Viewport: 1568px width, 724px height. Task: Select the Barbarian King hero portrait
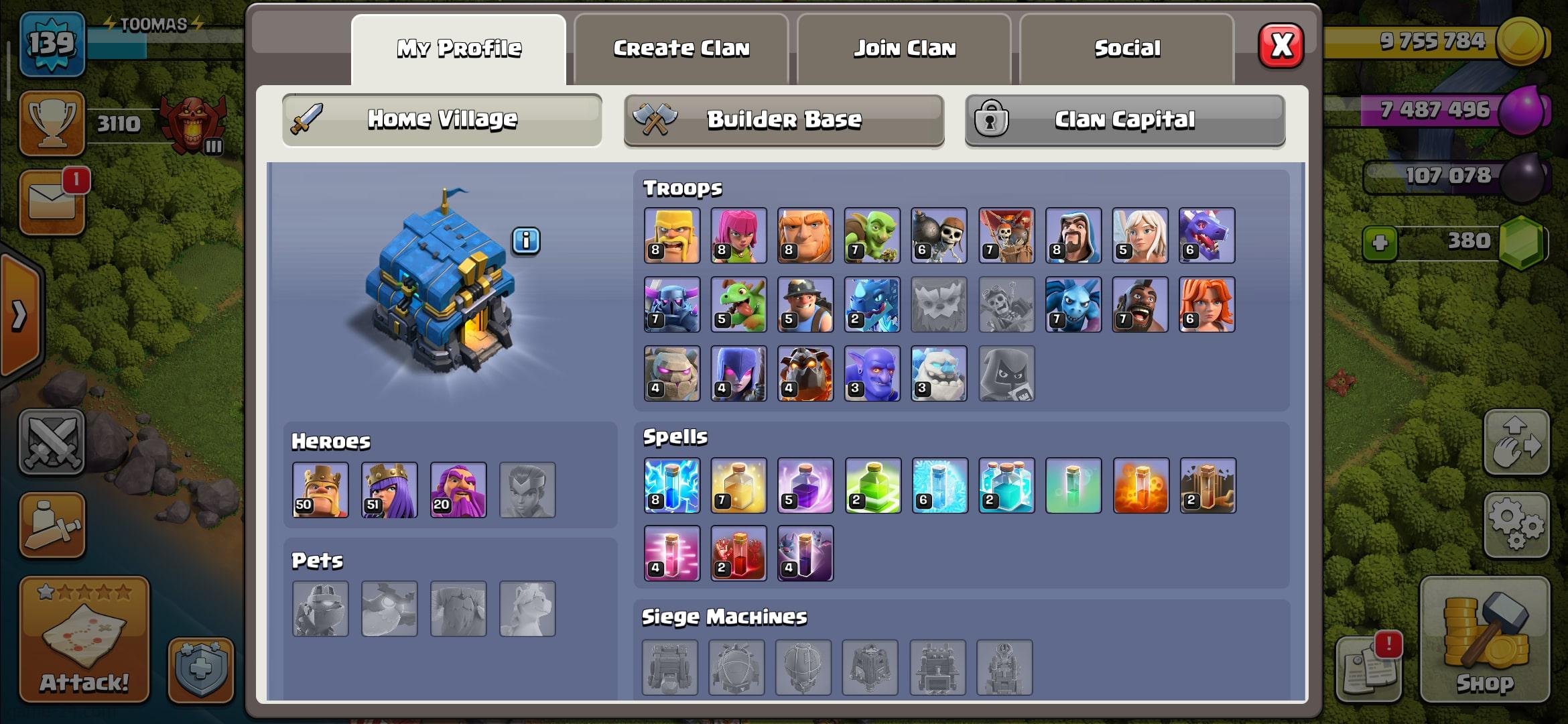click(320, 490)
